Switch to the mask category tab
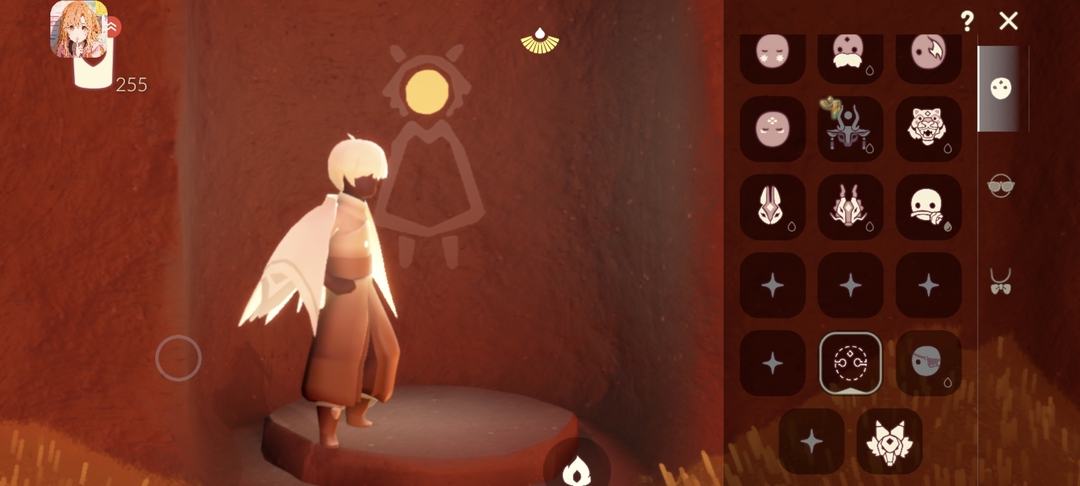This screenshot has width=1080, height=486. pos(999,88)
